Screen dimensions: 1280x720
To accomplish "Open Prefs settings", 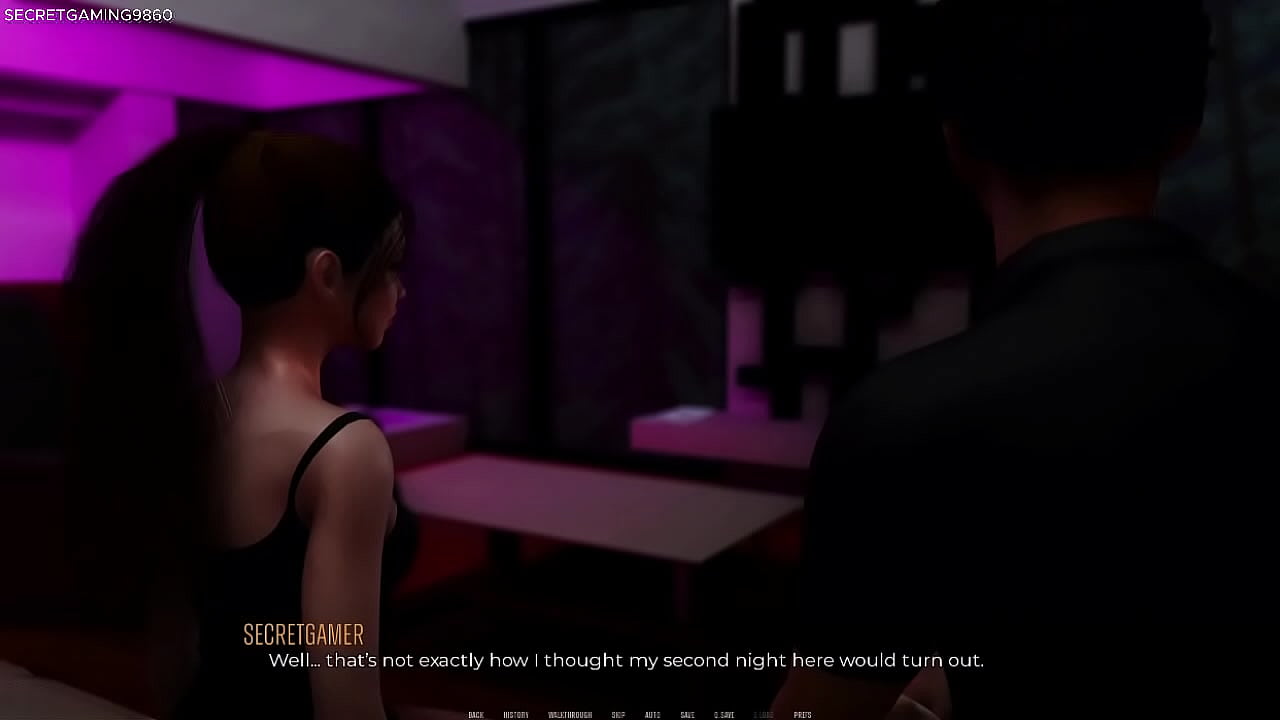I will click(x=802, y=715).
